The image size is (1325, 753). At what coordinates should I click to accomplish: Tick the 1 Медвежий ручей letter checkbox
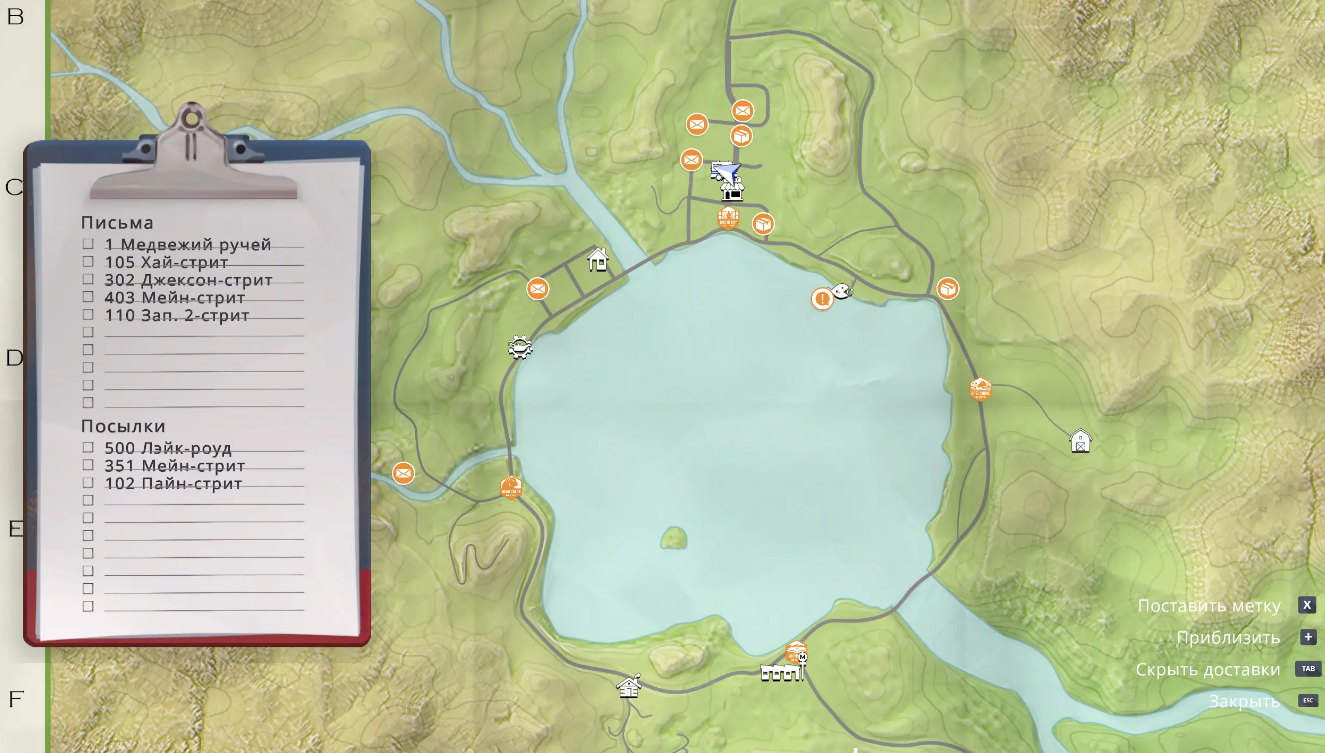coord(88,244)
